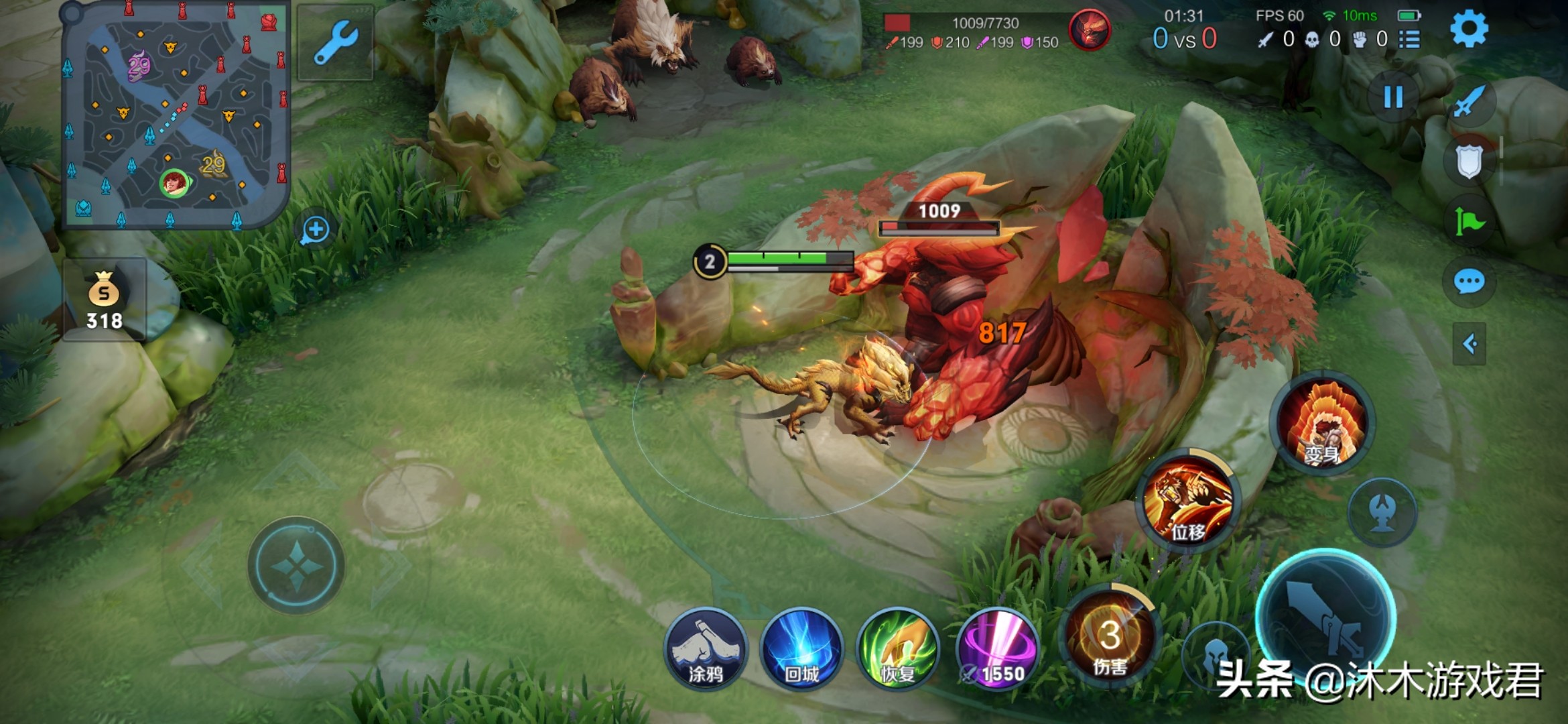The width and height of the screenshot is (1568, 724).
Task: Tap the large sword basic attack button
Action: [1325, 617]
